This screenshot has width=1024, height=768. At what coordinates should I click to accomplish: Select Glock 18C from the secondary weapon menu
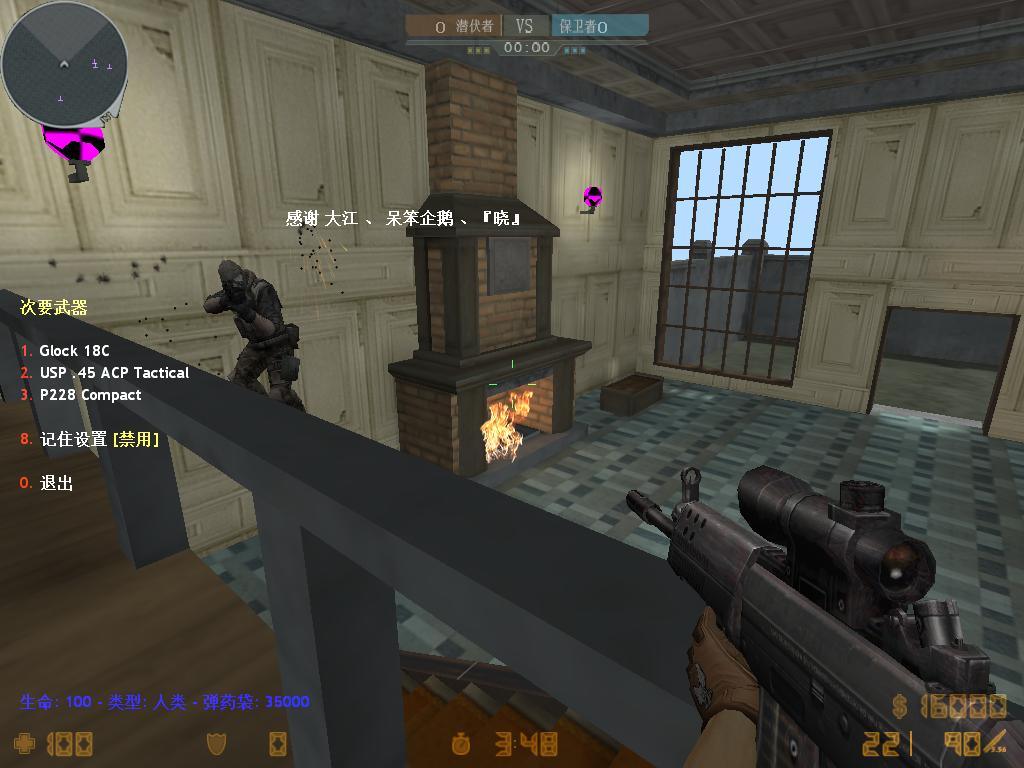click(74, 351)
